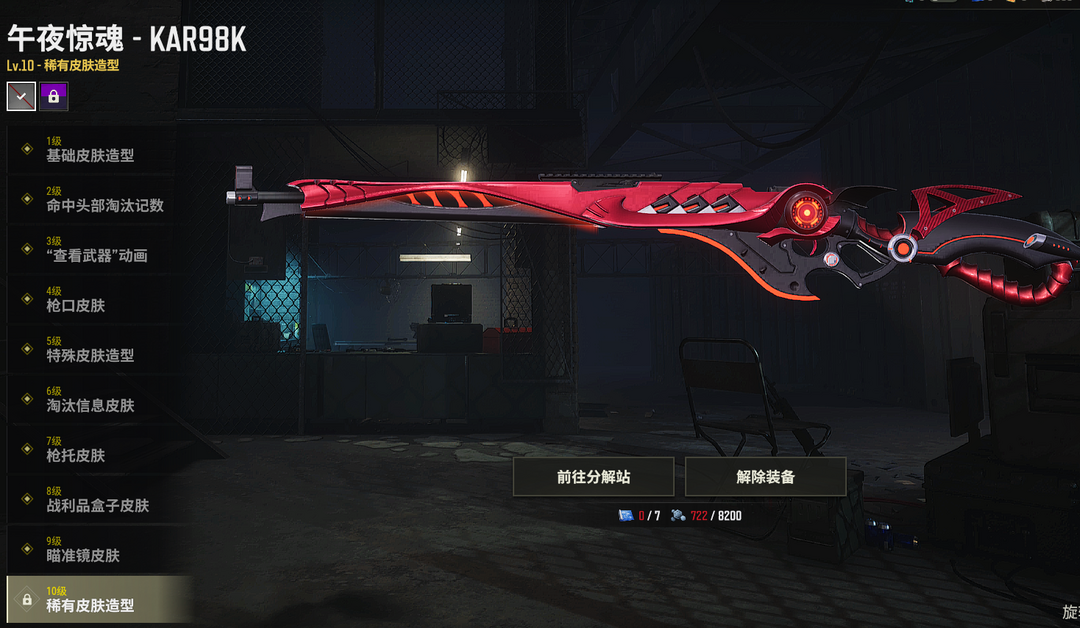Screen dimensions: 1080x628
Task: Select the purple locked skin variant icon
Action: (54, 96)
